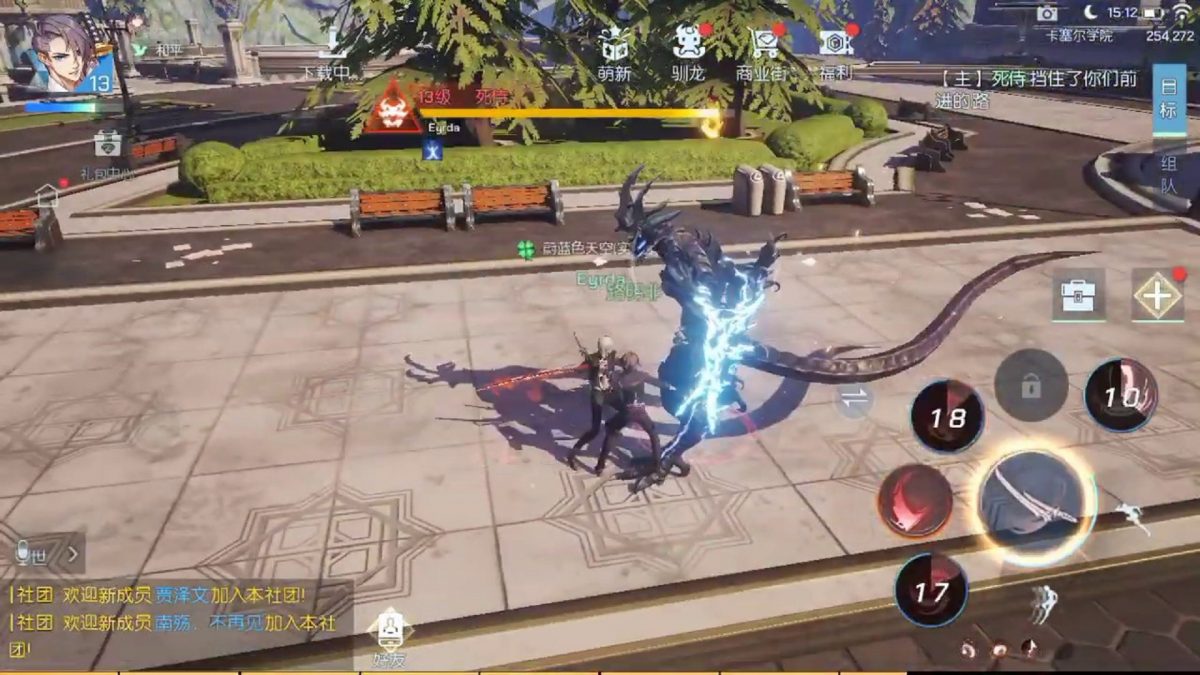Activate the skill showing cooldown 17

[x=931, y=590]
